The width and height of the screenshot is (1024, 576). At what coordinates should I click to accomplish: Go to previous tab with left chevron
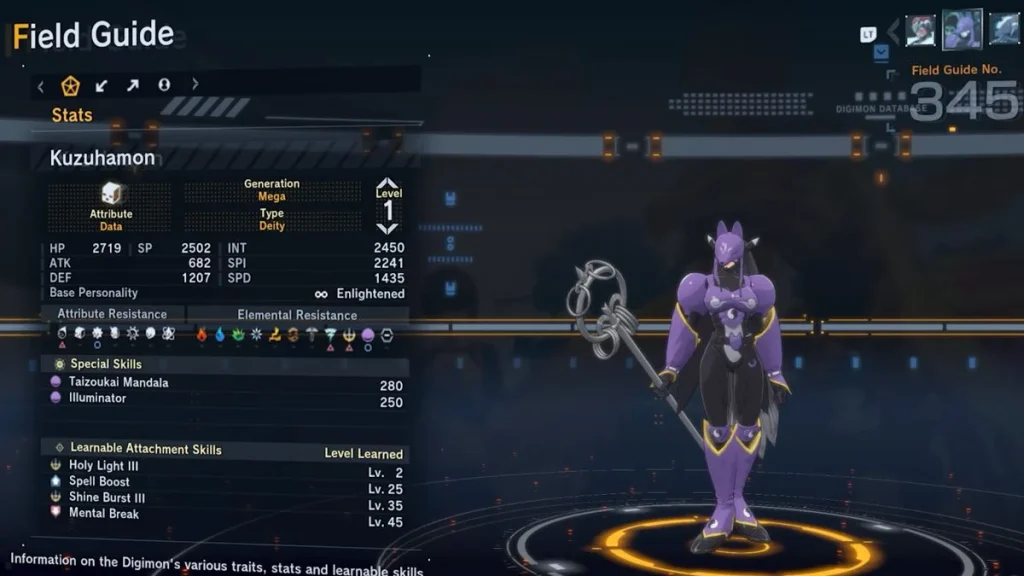pos(41,86)
